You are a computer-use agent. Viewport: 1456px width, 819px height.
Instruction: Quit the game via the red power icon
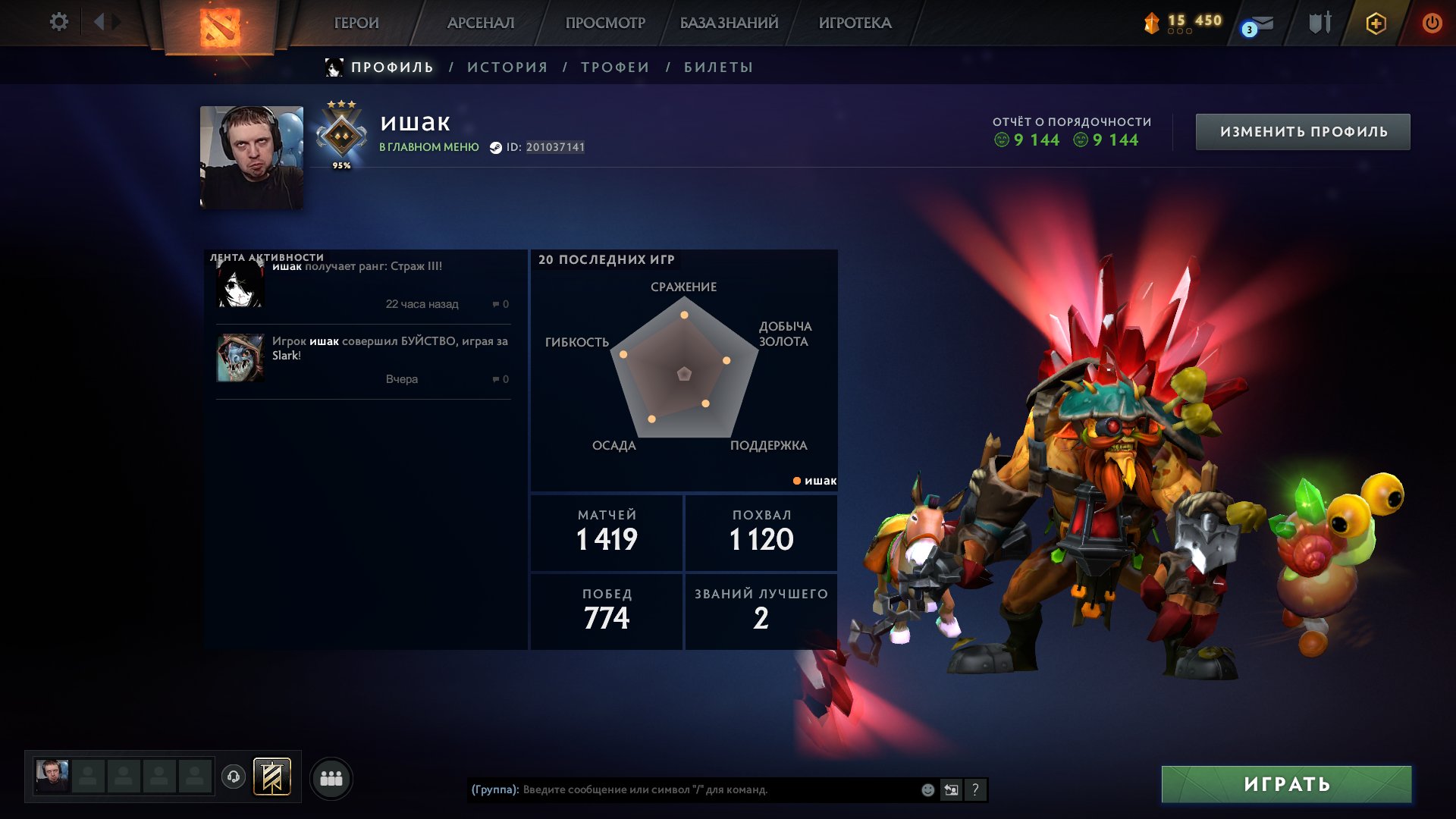tap(1432, 23)
